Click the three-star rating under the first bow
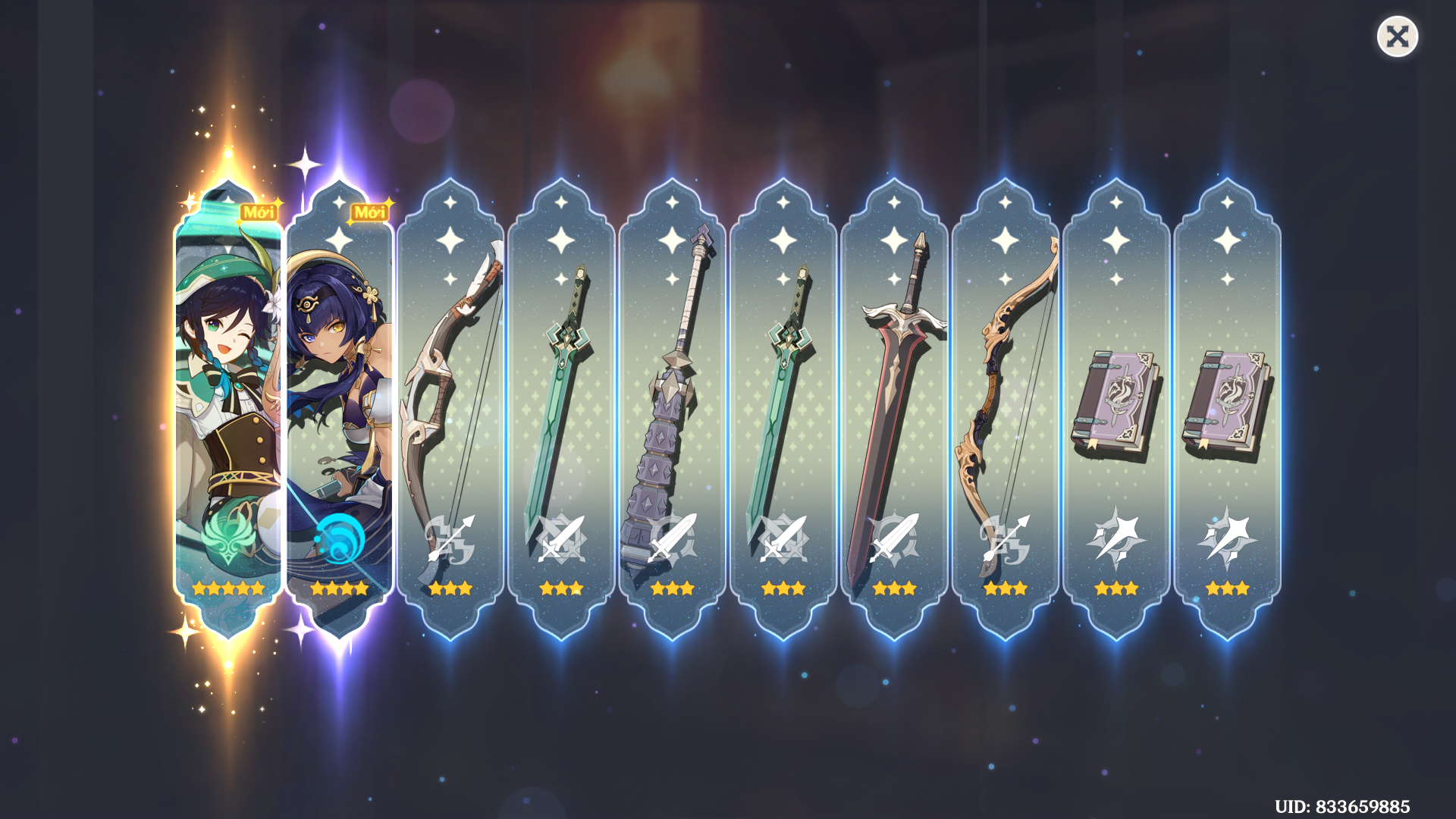 pos(449,588)
